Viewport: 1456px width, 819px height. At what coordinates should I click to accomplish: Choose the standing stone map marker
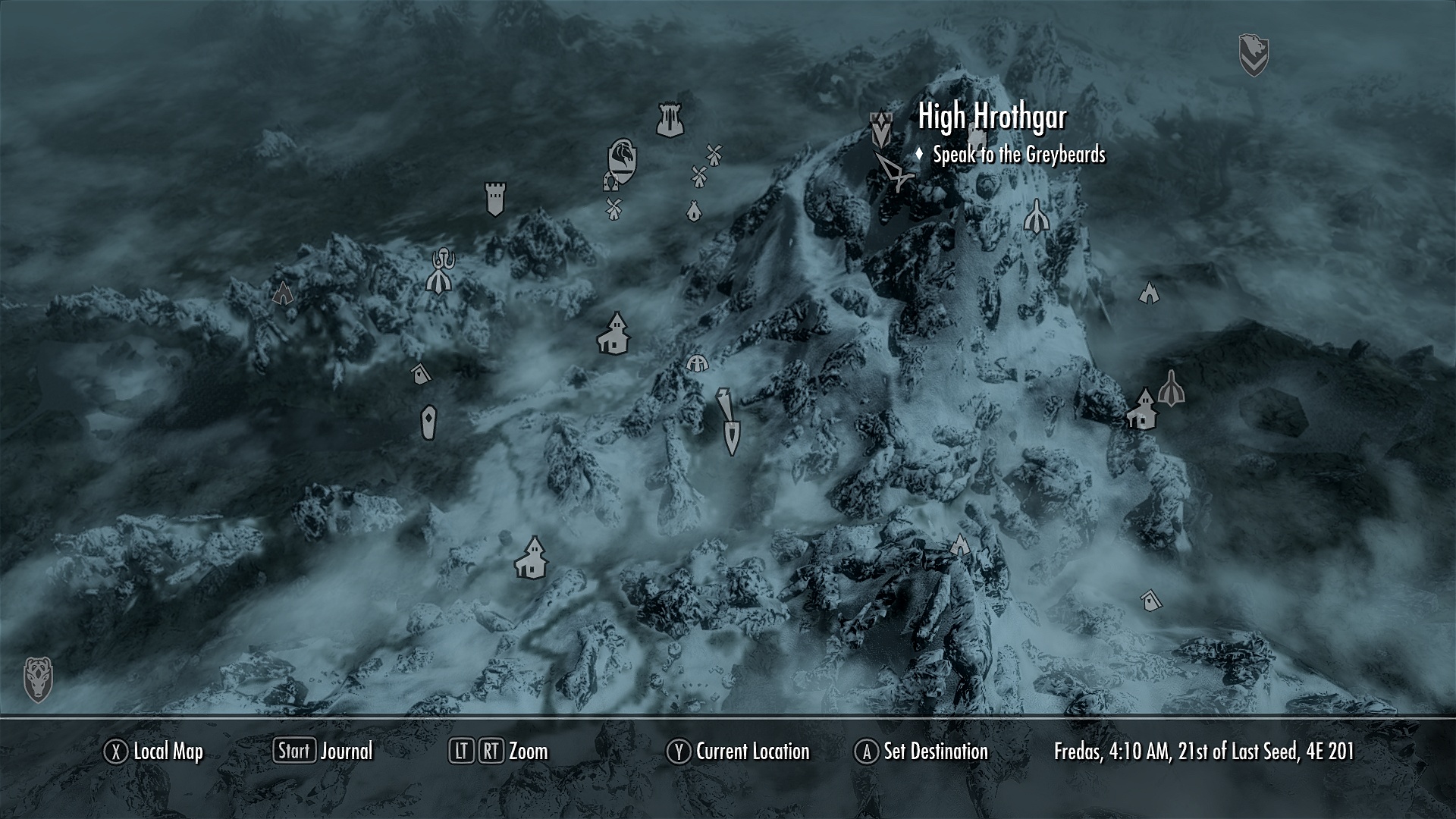pos(428,422)
